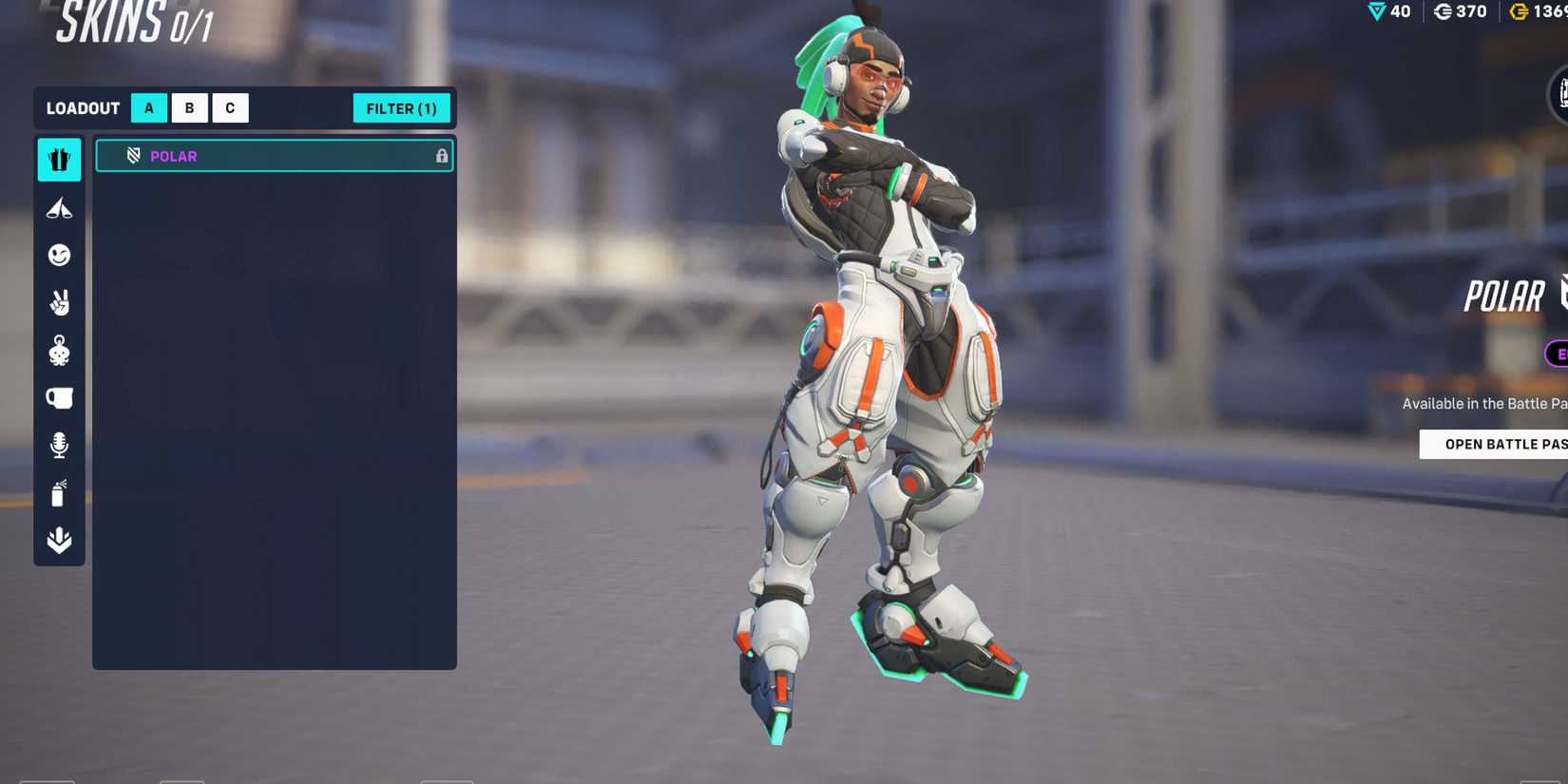This screenshot has height=784, width=1568.
Task: Open the Sprays spray-can category
Action: [x=59, y=492]
